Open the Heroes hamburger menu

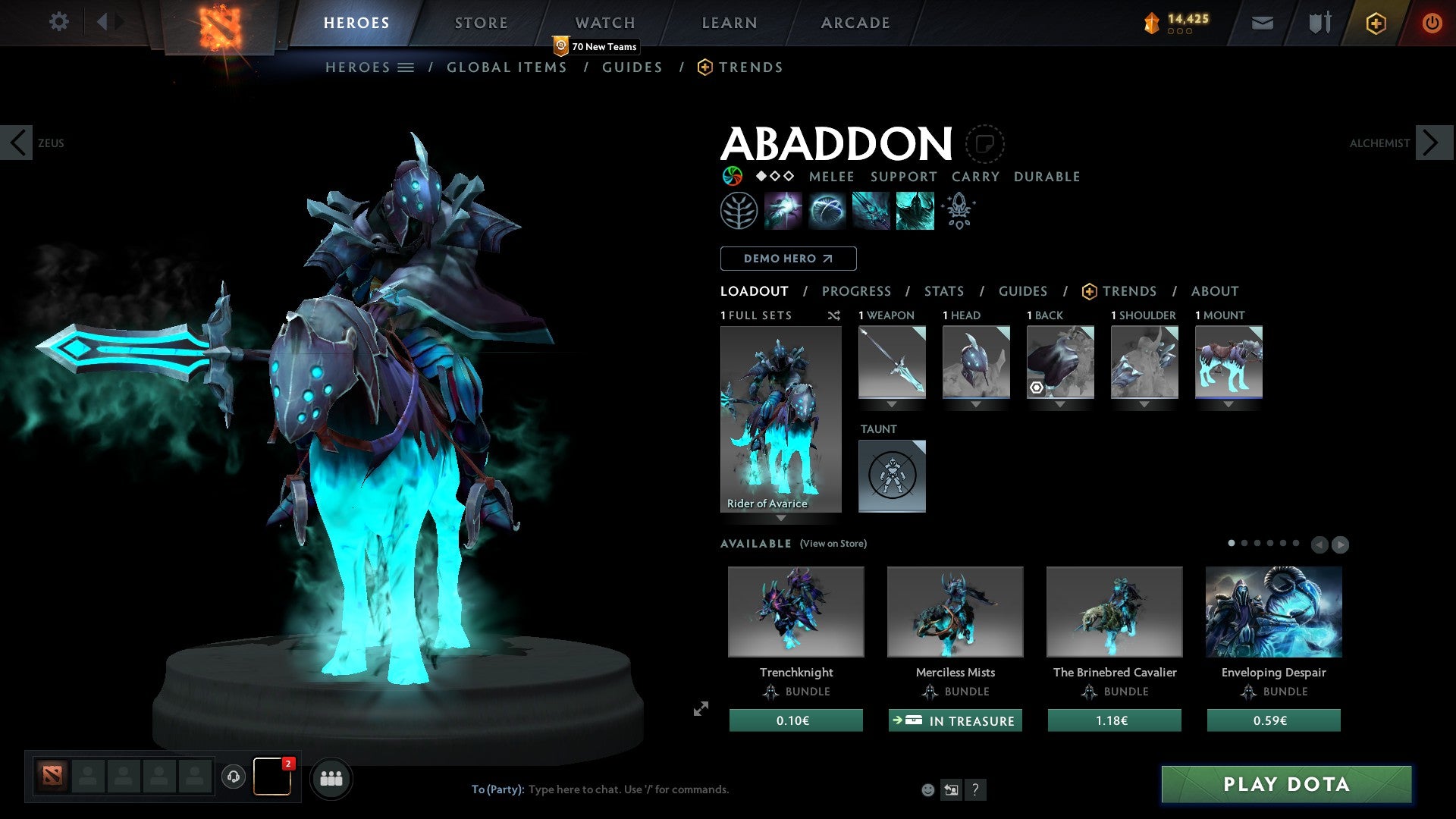tap(406, 67)
